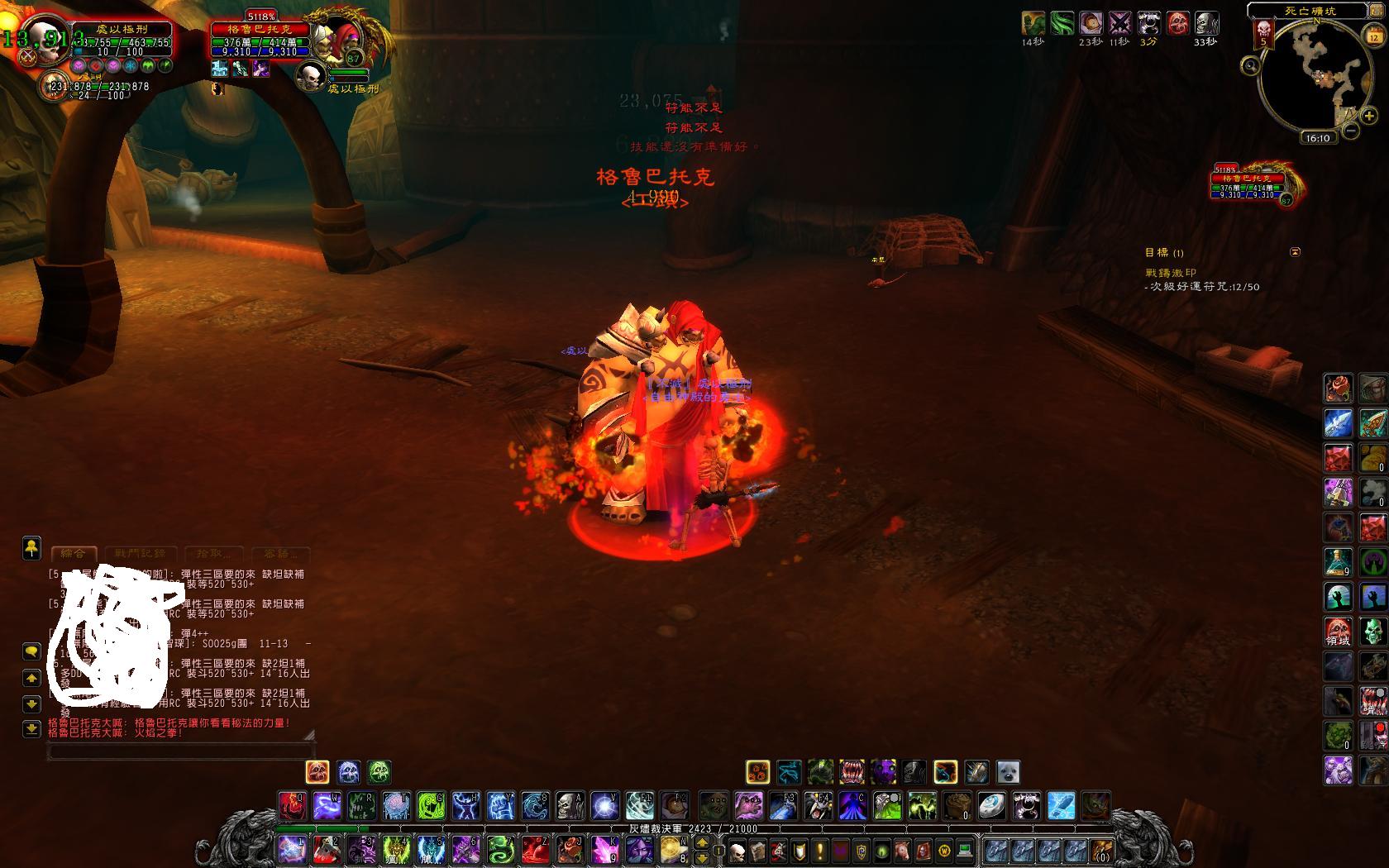The image size is (1389, 868).
Task: Open the calendar button showing 12
Action: 1373,36
